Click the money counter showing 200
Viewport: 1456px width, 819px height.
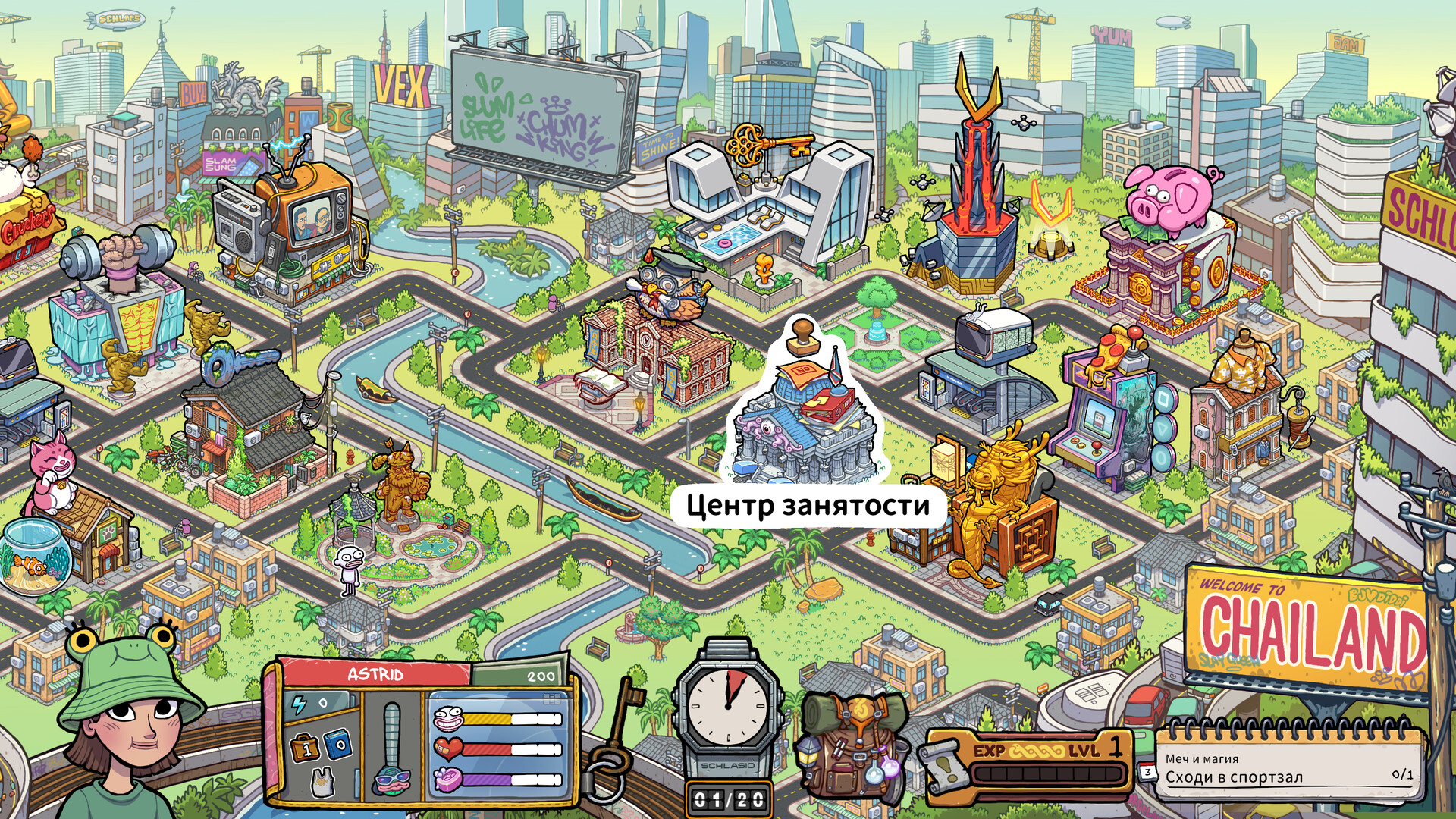pyautogui.click(x=541, y=675)
